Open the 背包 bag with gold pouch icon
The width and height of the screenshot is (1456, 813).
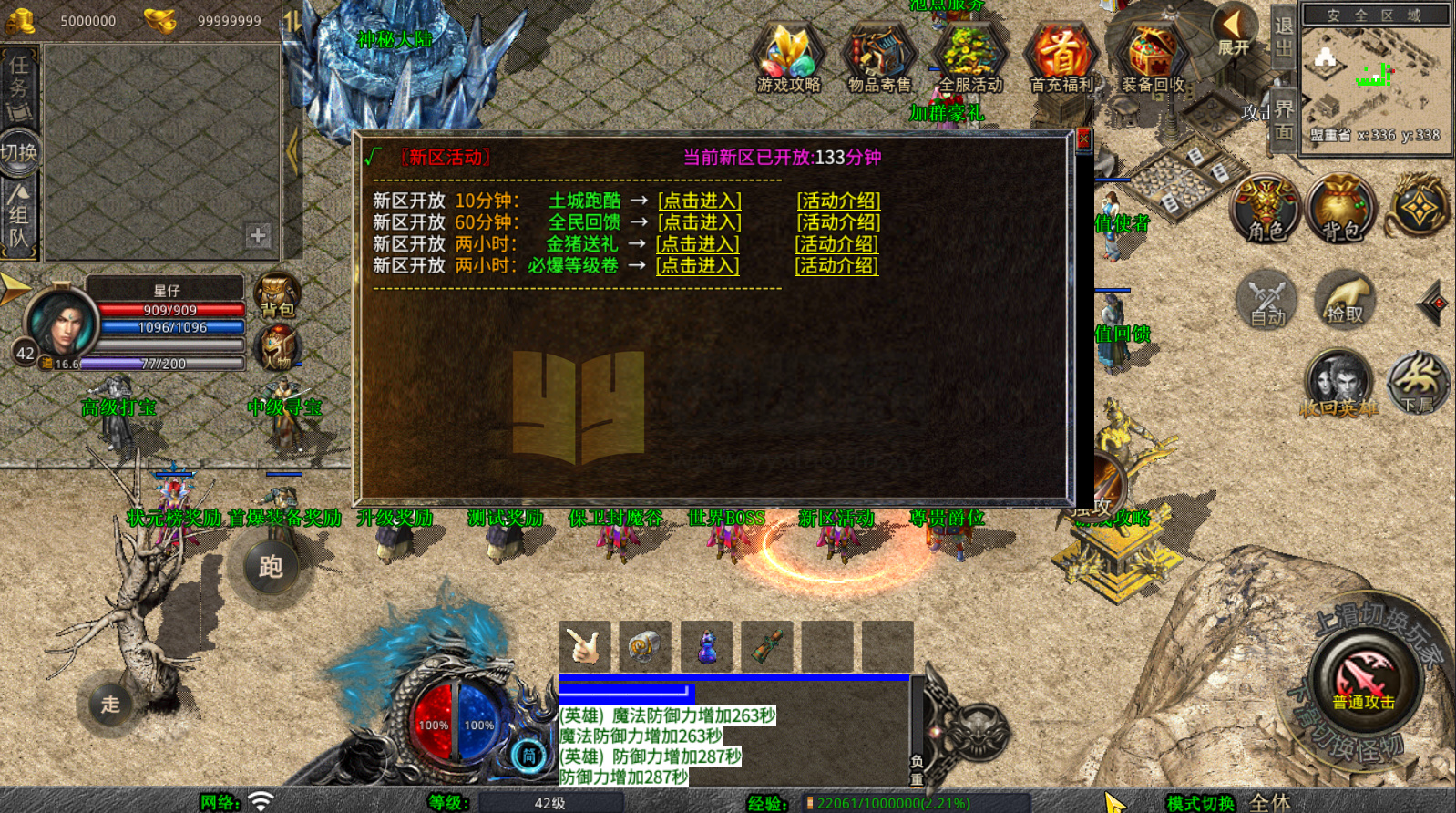tap(1341, 208)
